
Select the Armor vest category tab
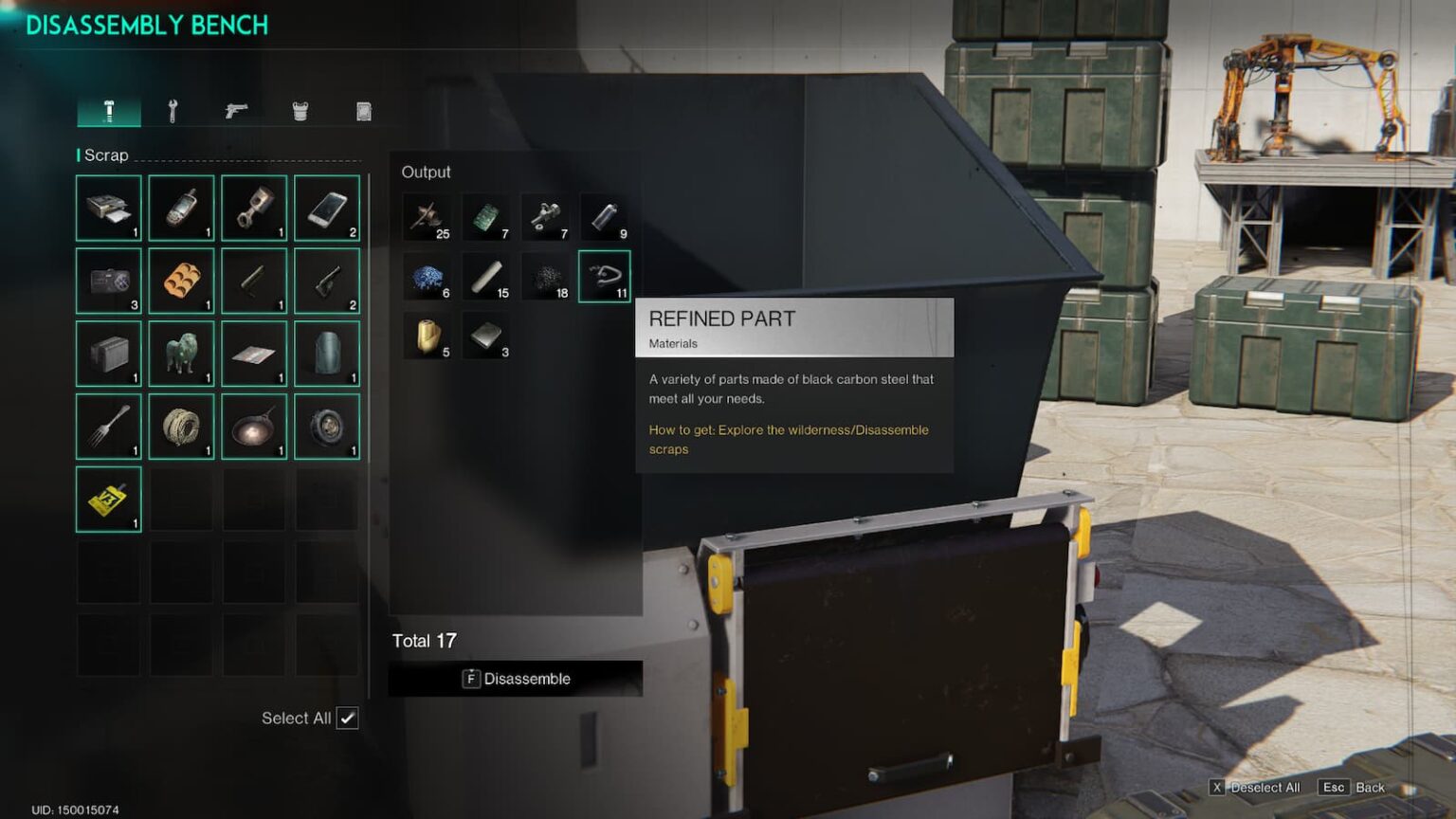point(300,111)
